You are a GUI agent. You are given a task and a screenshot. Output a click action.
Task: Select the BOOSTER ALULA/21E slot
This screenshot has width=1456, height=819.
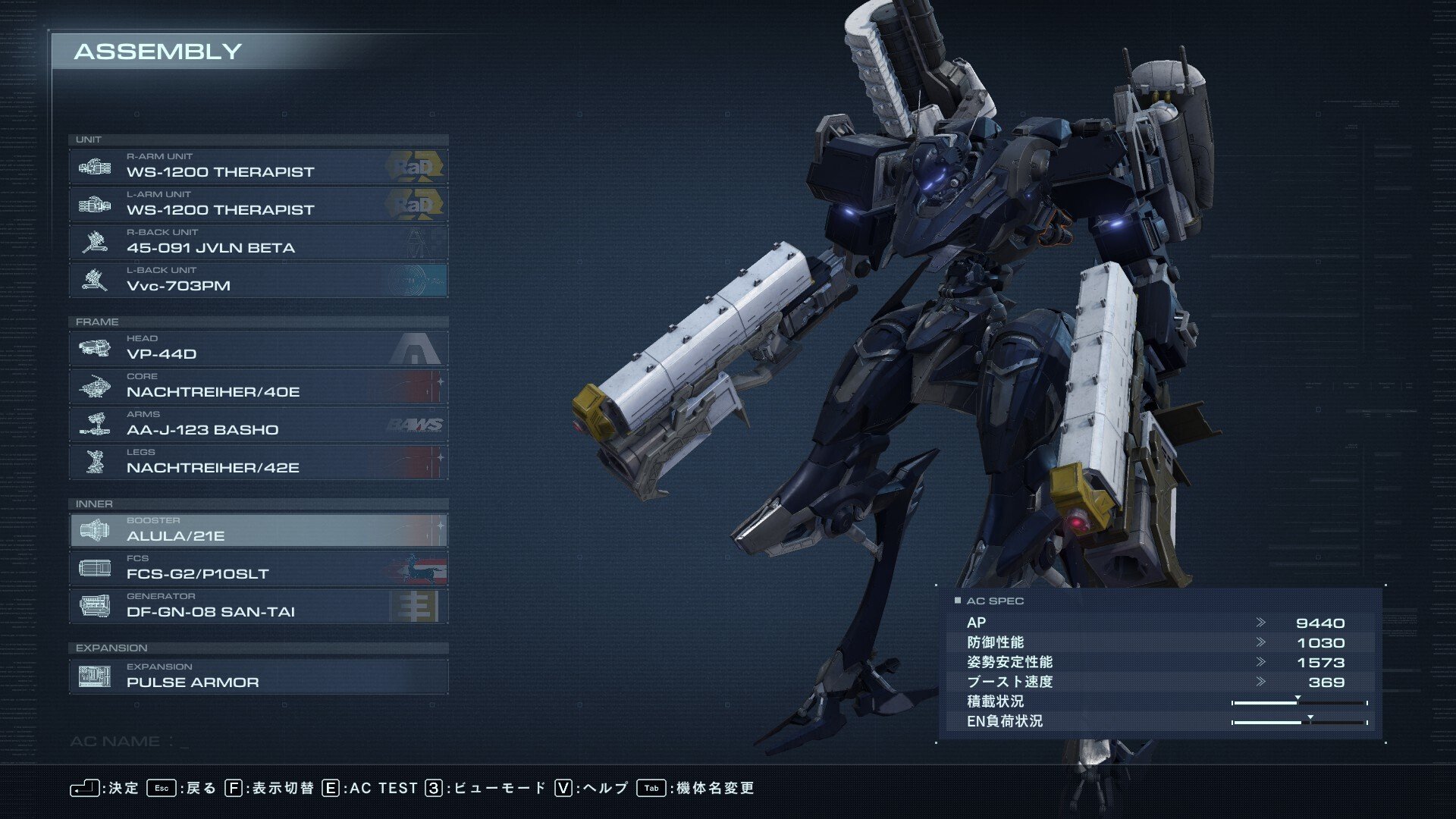tap(258, 530)
